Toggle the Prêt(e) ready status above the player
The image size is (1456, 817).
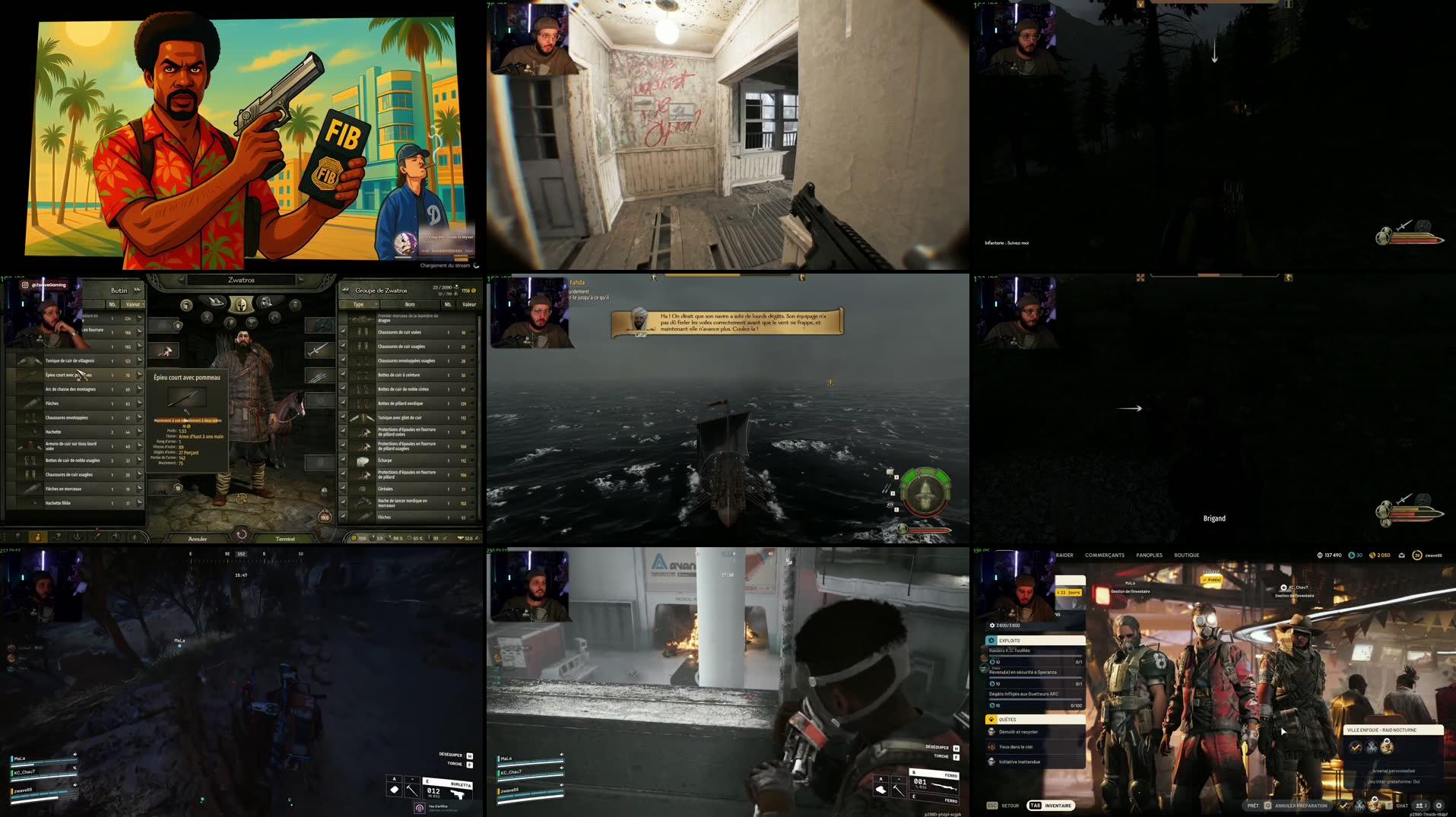click(1210, 579)
